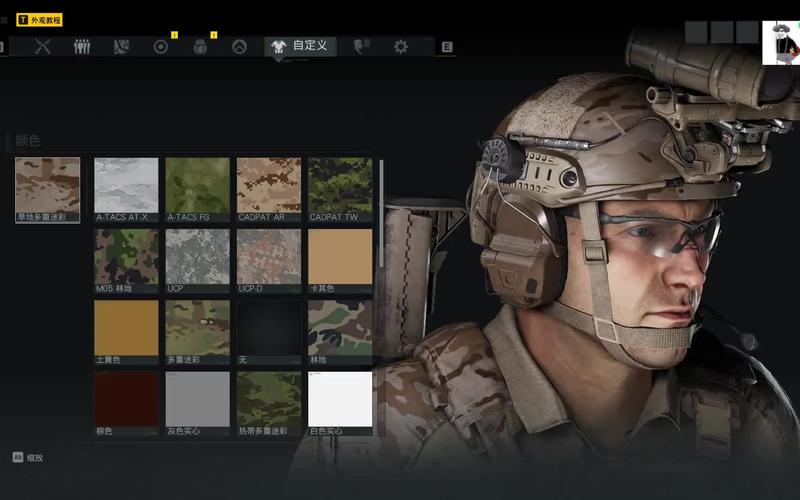Image resolution: width=800 pixels, height=500 pixels.
Task: Select the A-TACS AT-X camo swatch
Action: 126,184
